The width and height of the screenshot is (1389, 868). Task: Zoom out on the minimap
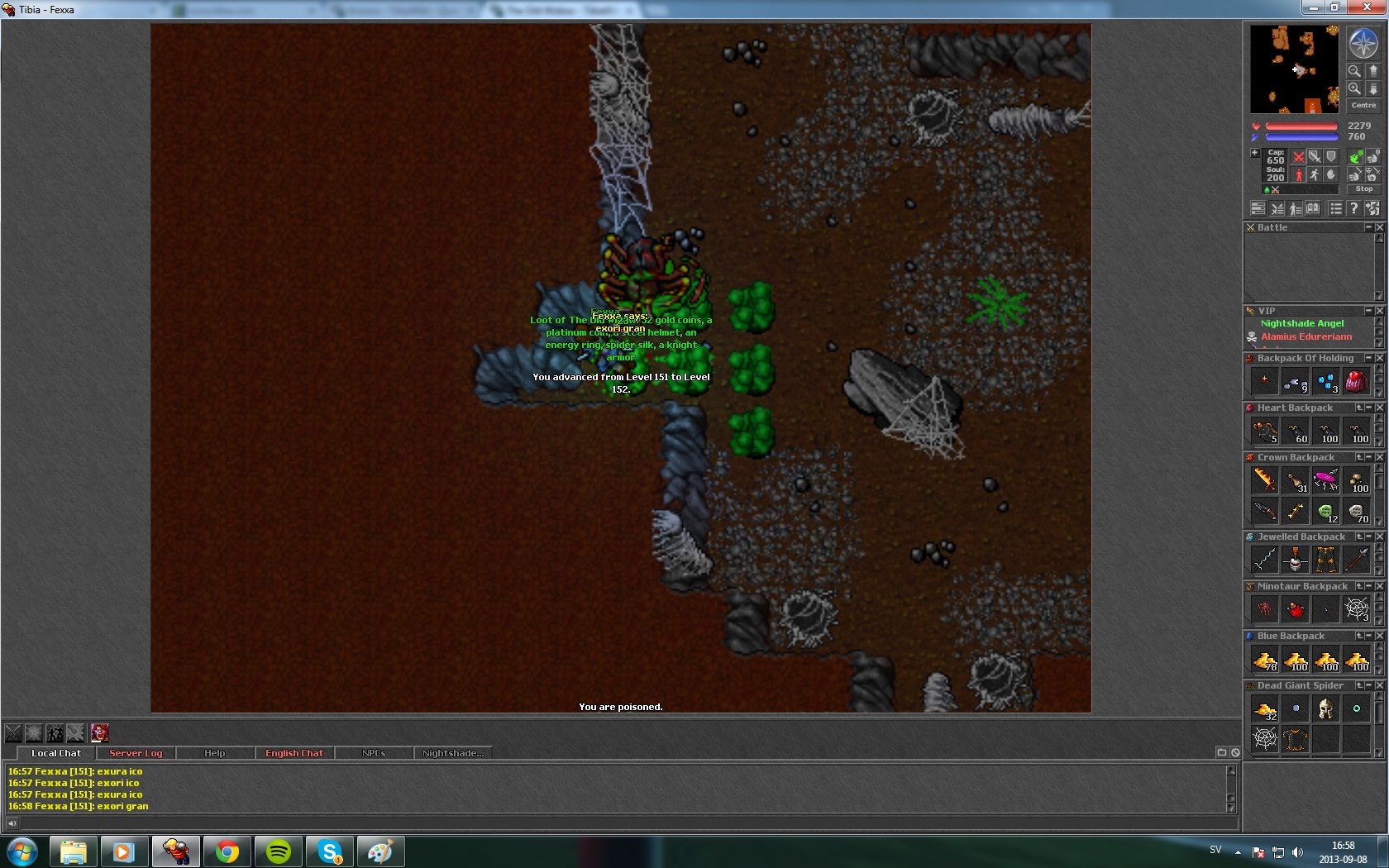1354,70
